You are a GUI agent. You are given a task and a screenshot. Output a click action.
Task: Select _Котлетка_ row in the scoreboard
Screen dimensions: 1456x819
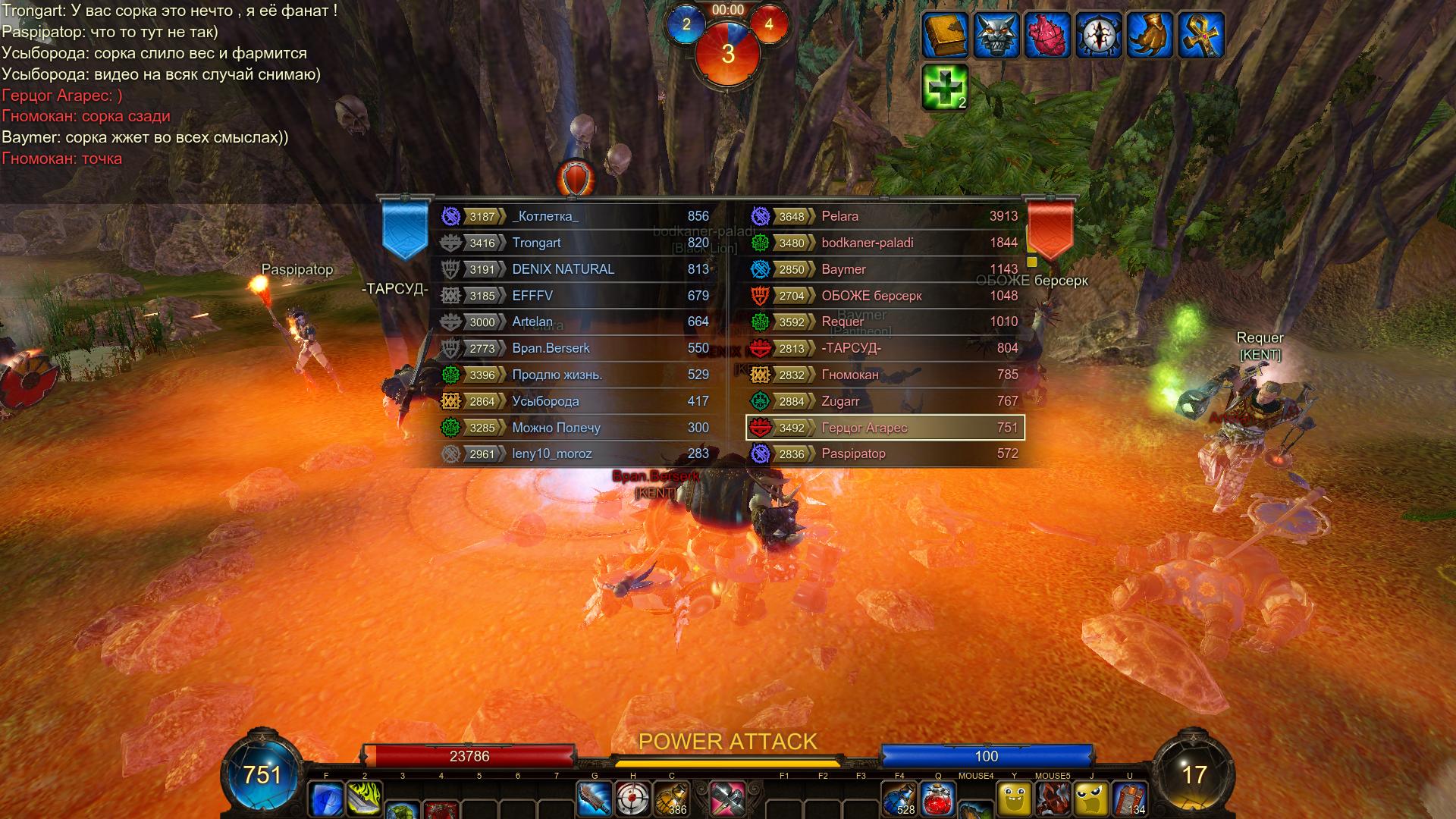pyautogui.click(x=574, y=216)
